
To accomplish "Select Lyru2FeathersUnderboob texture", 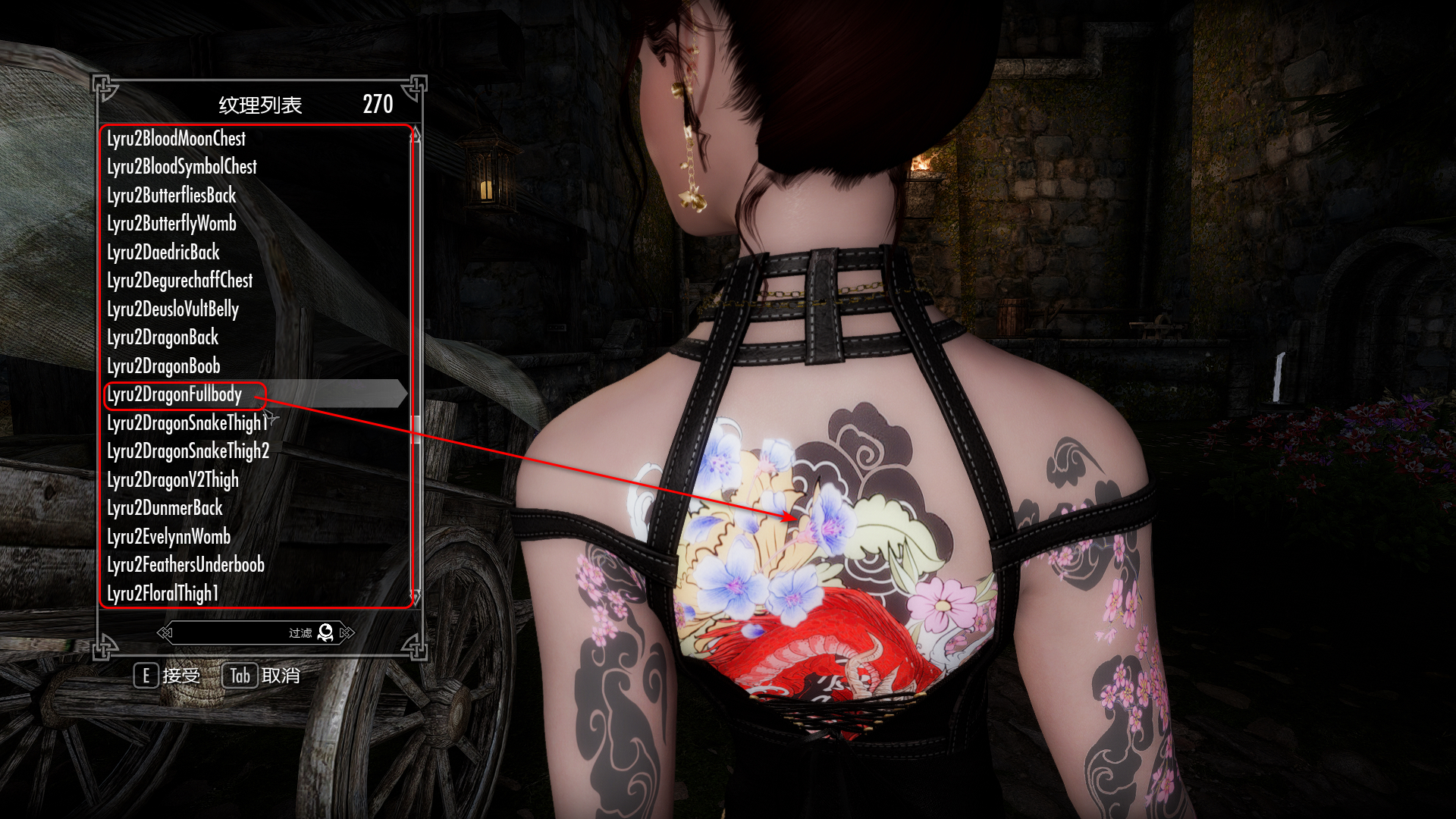I will [186, 565].
